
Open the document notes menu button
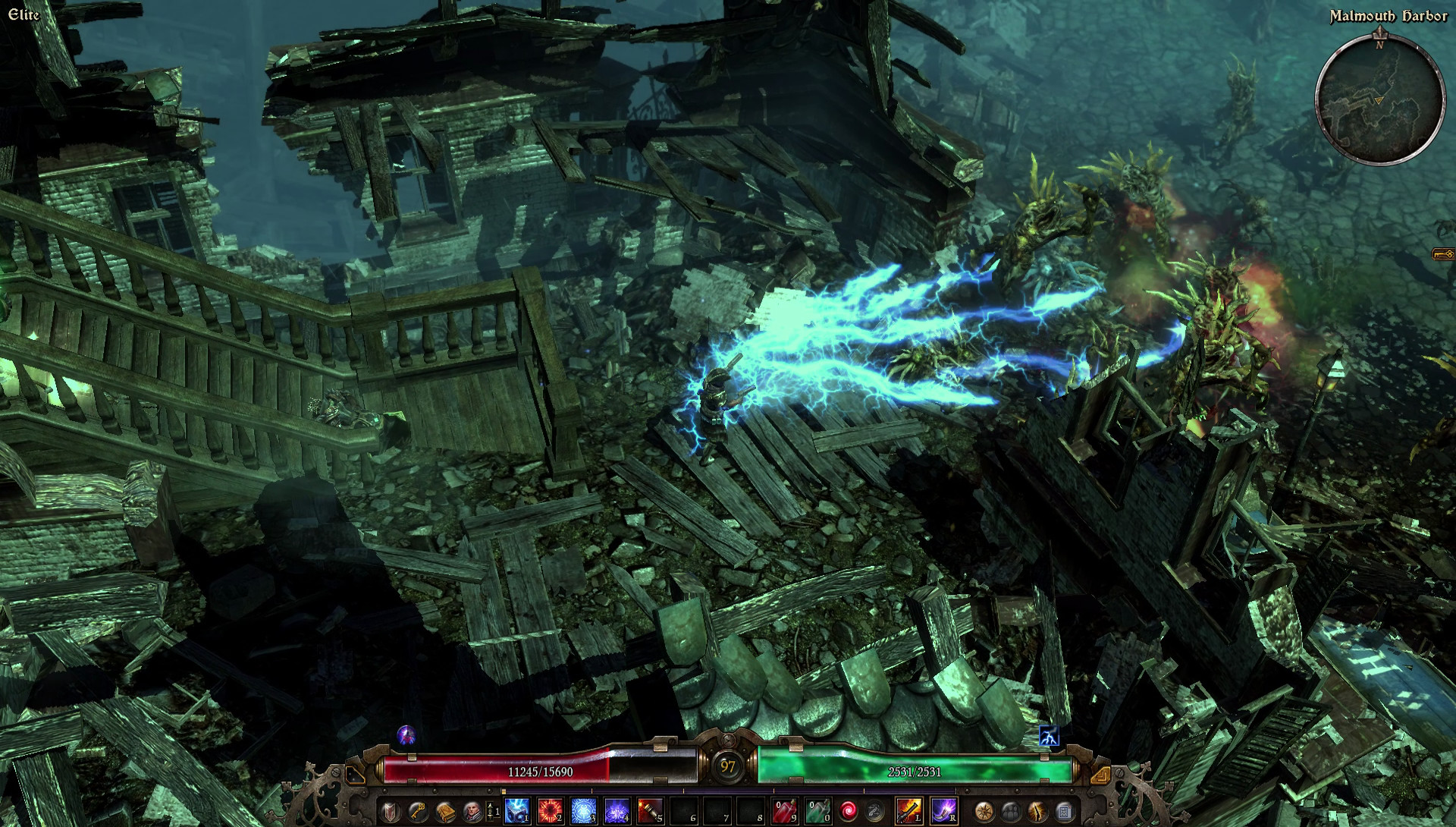click(1064, 811)
